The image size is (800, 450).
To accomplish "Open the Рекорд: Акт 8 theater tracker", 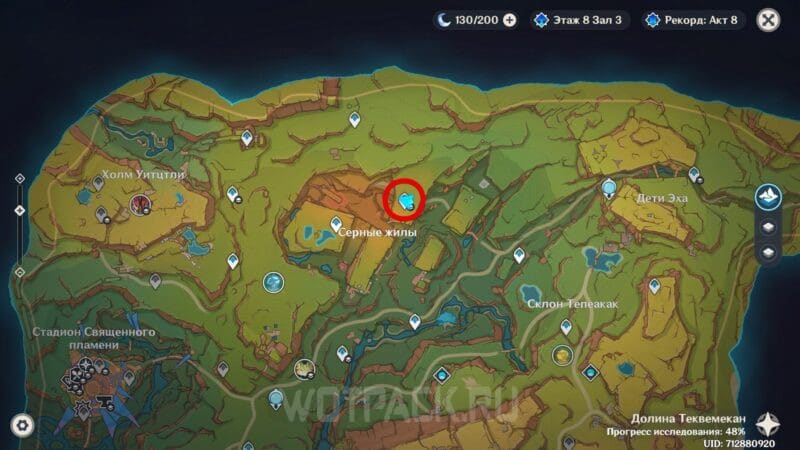I will pos(692,19).
